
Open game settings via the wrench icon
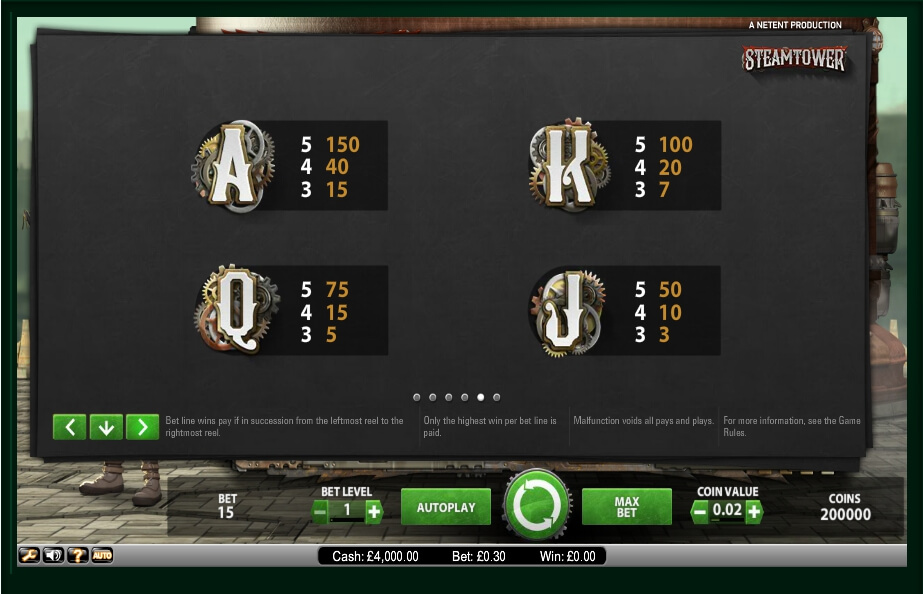(x=29, y=555)
